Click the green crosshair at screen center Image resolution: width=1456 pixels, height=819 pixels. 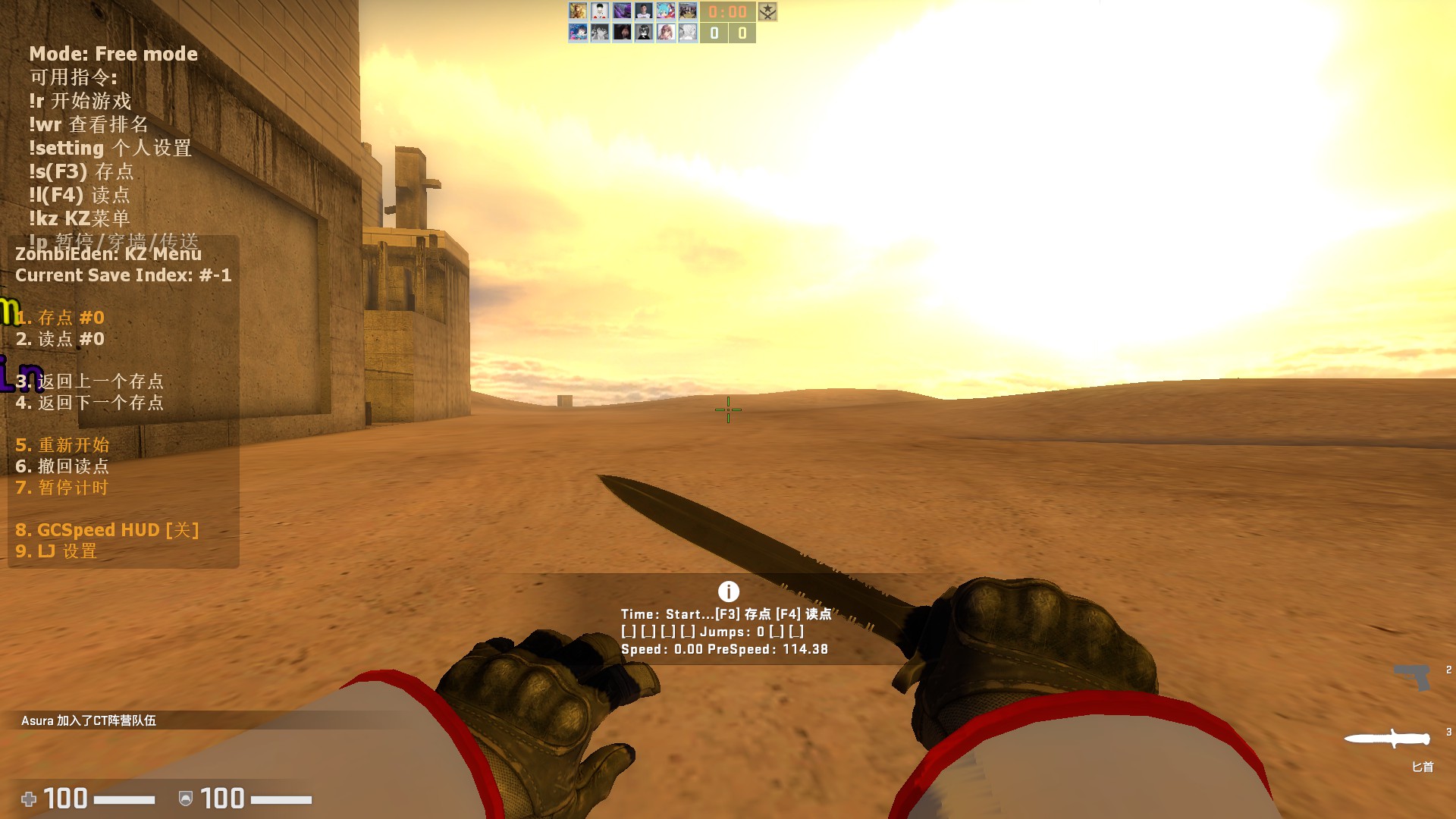point(727,409)
